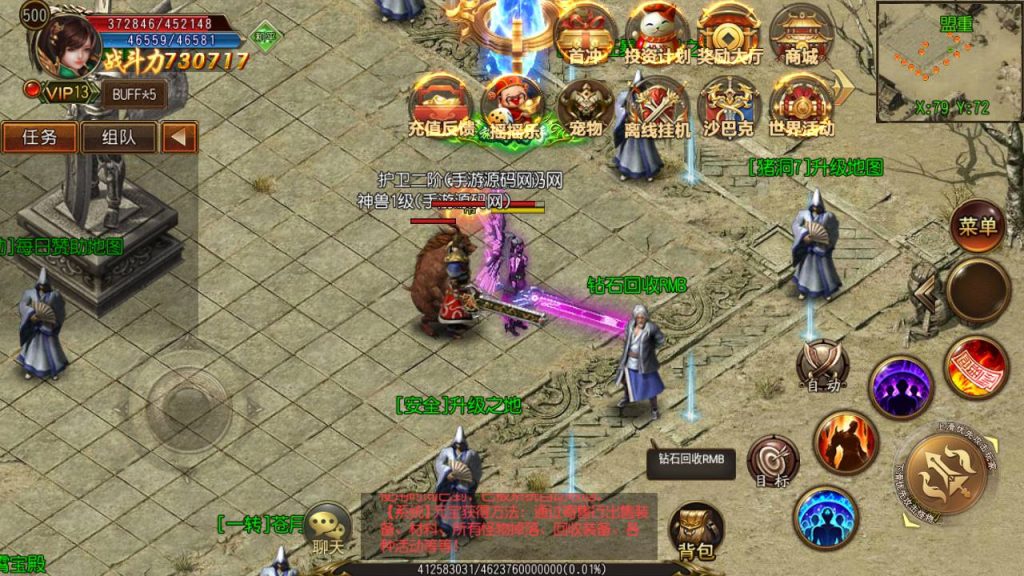Open the 世界活动 world events
The width and height of the screenshot is (1024, 576).
pos(800,106)
